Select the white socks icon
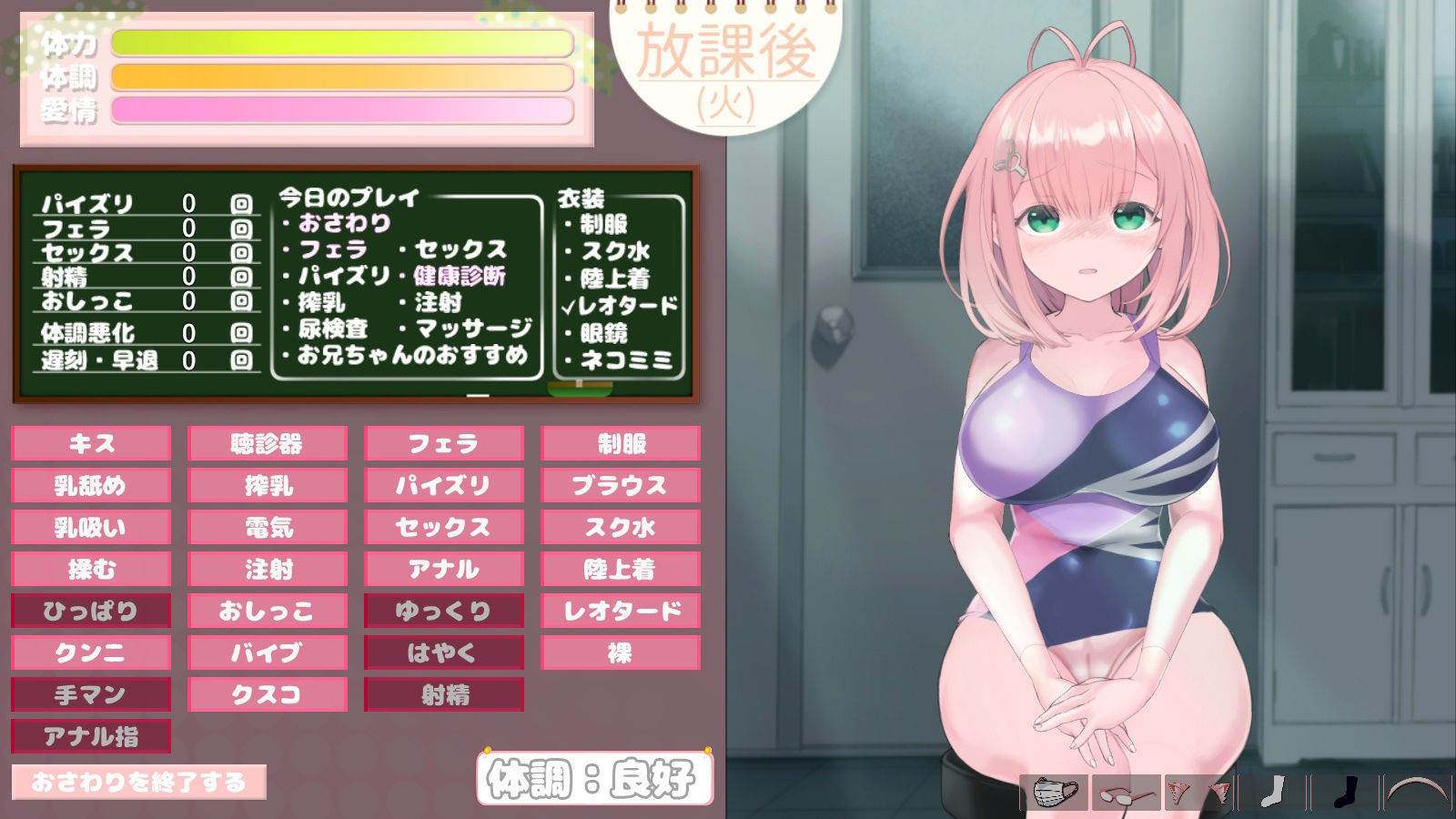This screenshot has height=819, width=1456. (1273, 788)
